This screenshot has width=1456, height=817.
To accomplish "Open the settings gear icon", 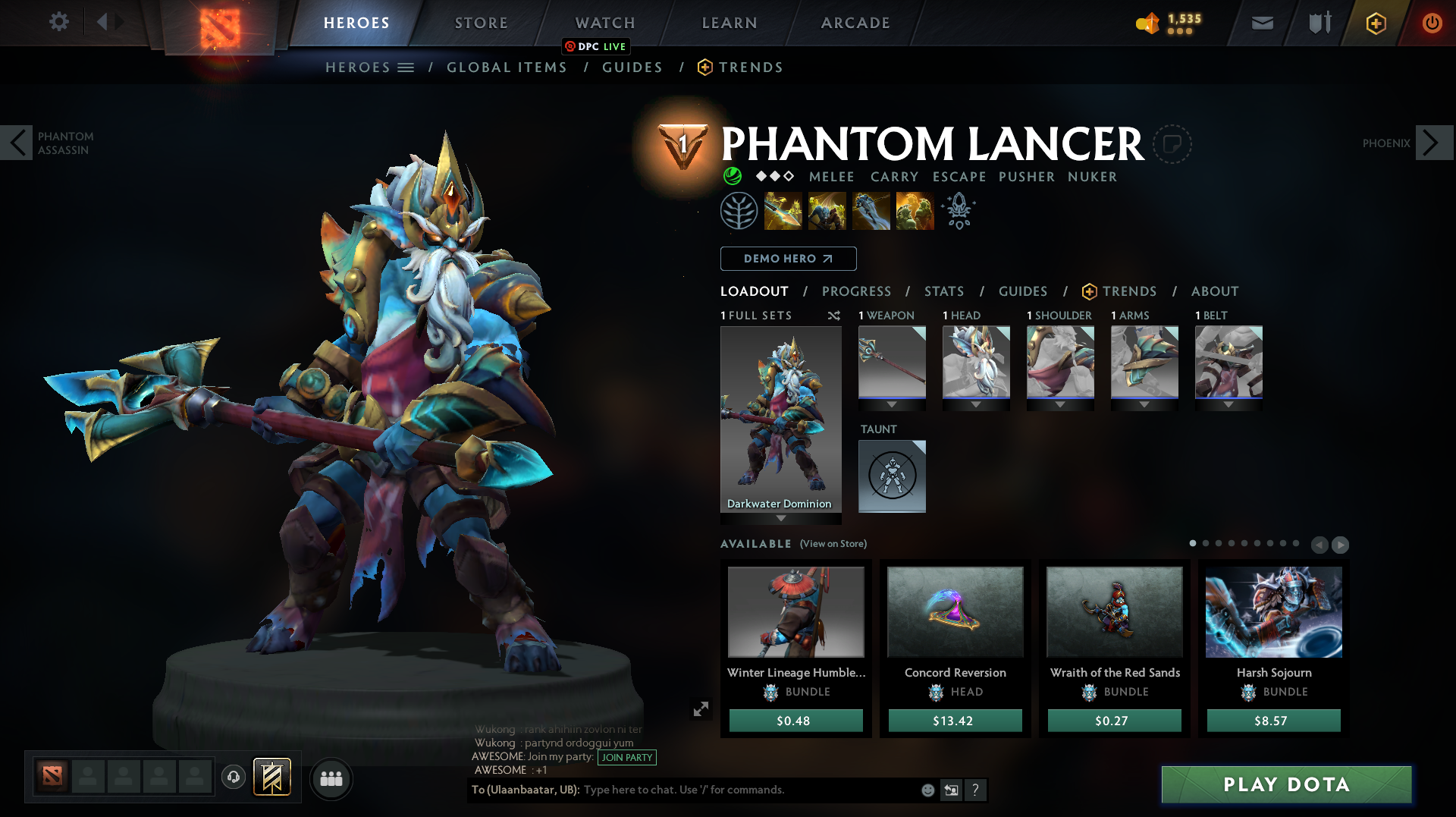I will click(x=59, y=22).
